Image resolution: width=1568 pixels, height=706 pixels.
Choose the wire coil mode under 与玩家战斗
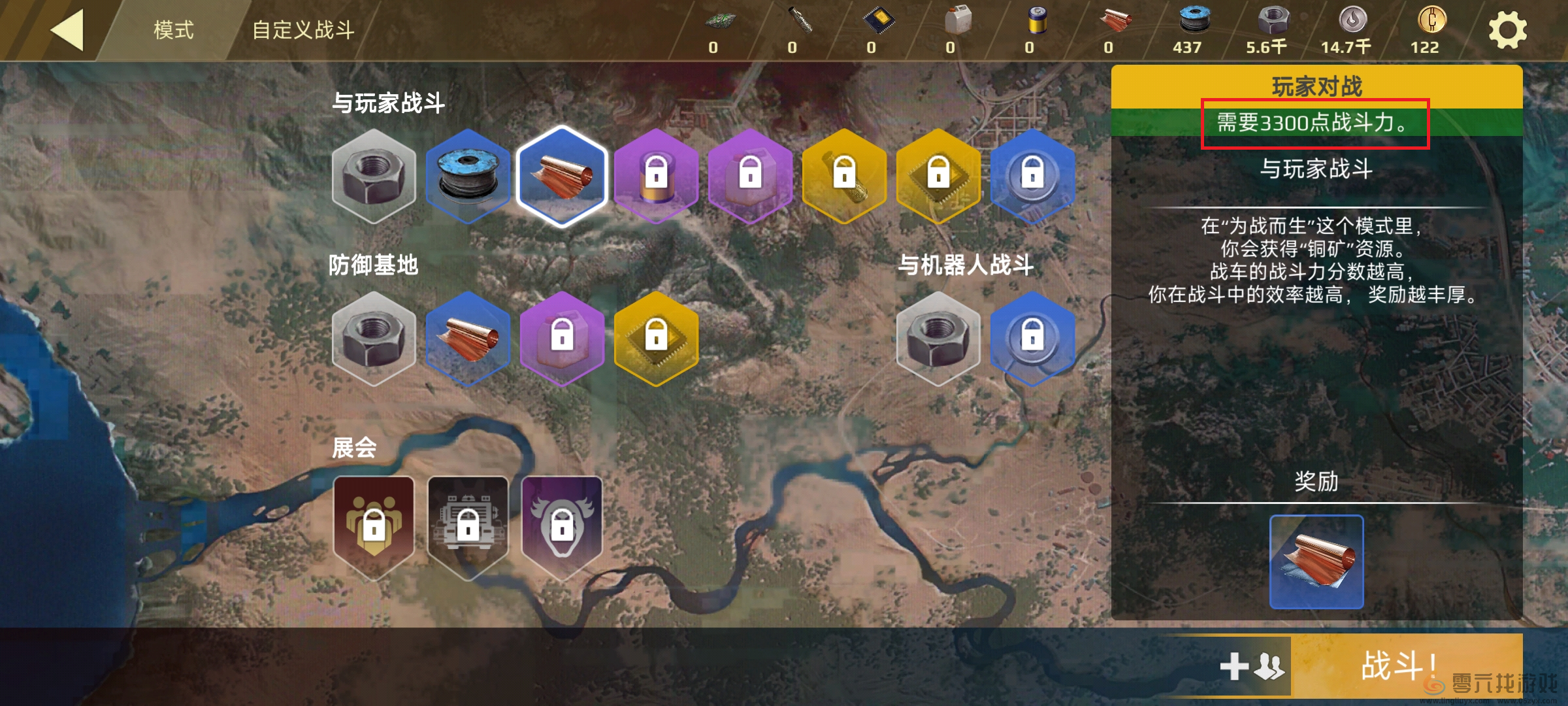click(x=468, y=176)
